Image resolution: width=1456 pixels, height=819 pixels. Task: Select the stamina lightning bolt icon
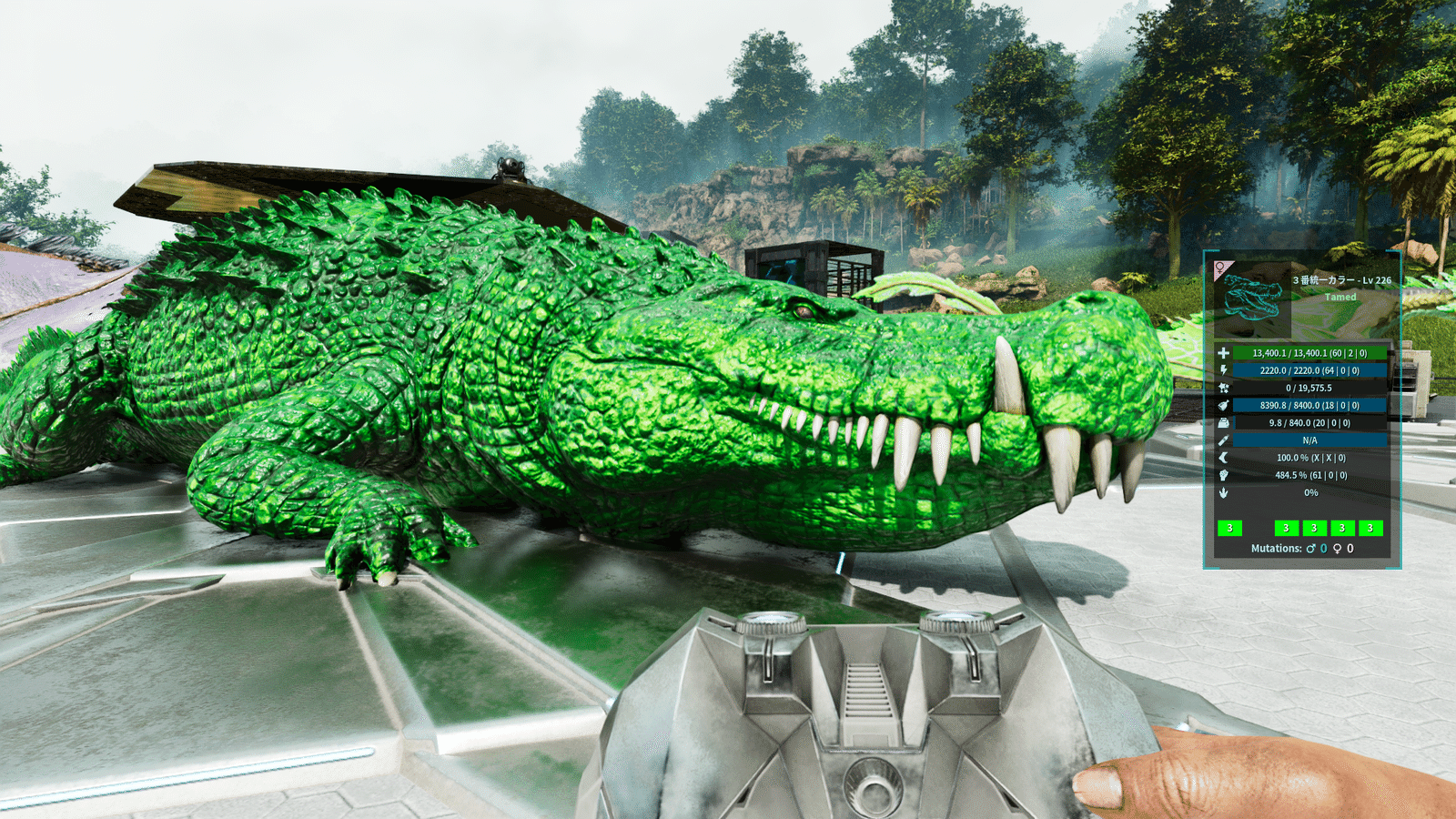coord(1223,370)
